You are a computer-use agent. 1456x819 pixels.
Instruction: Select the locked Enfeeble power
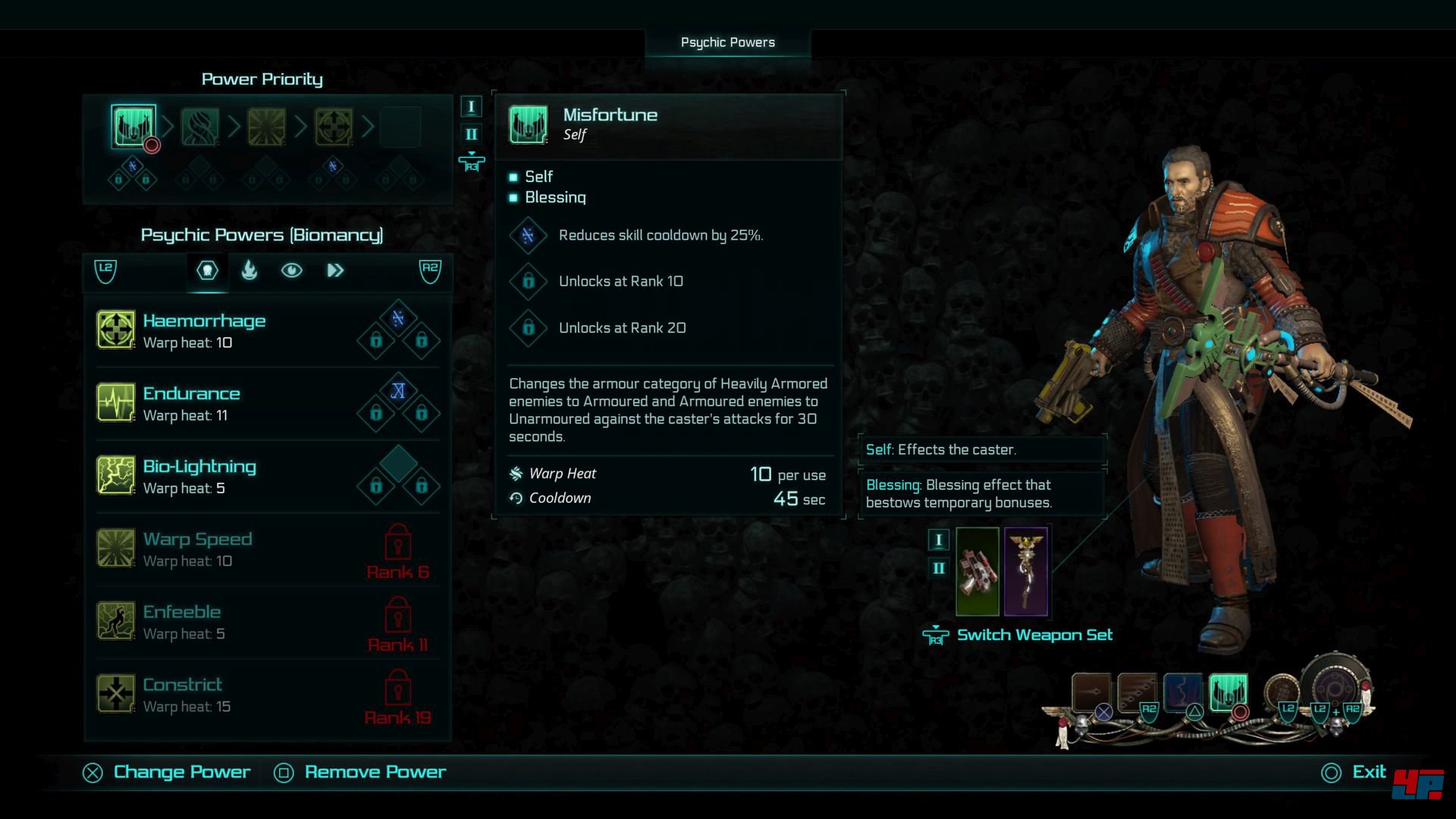182,622
